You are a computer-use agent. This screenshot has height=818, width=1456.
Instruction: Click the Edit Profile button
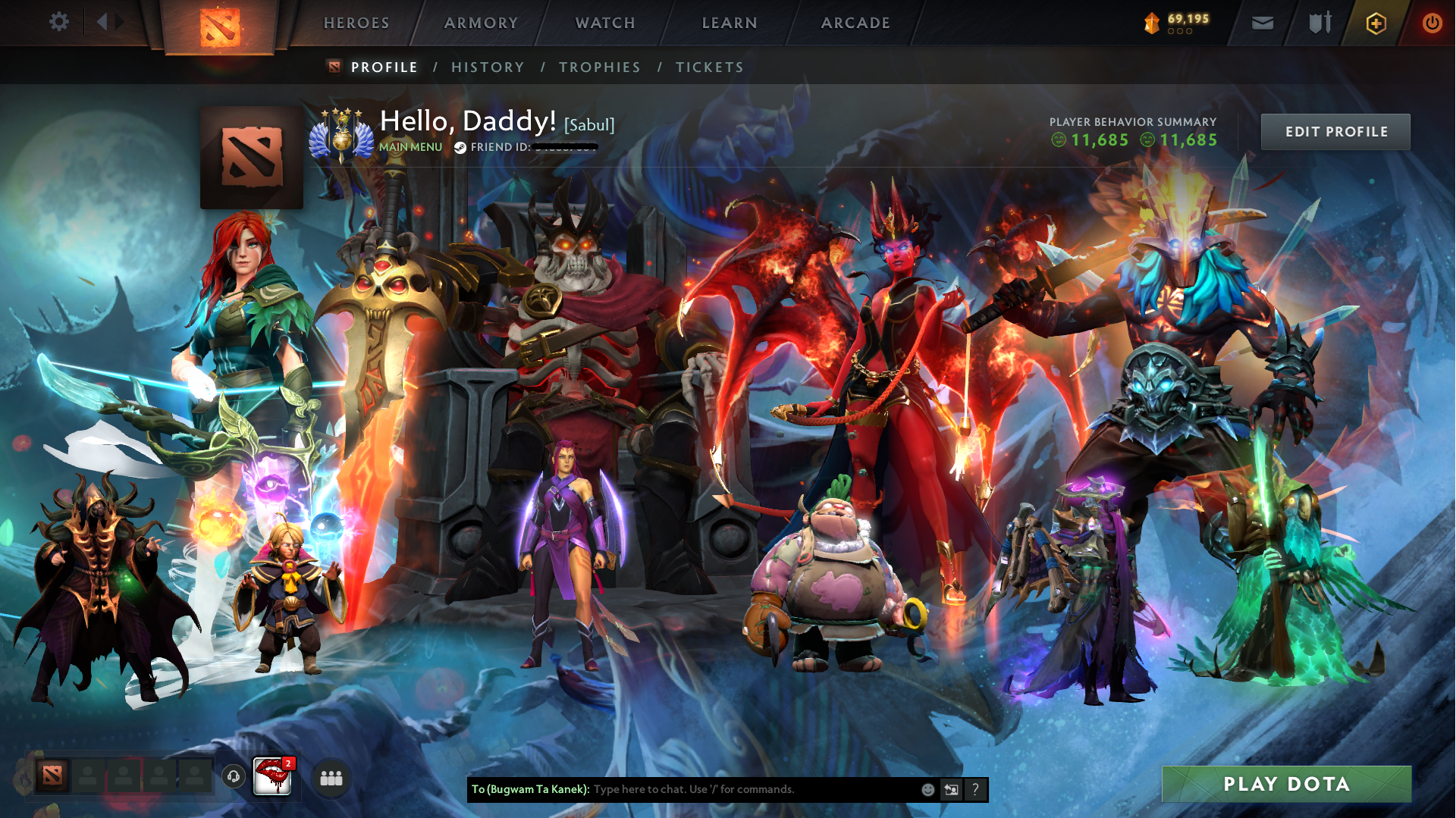[1335, 132]
